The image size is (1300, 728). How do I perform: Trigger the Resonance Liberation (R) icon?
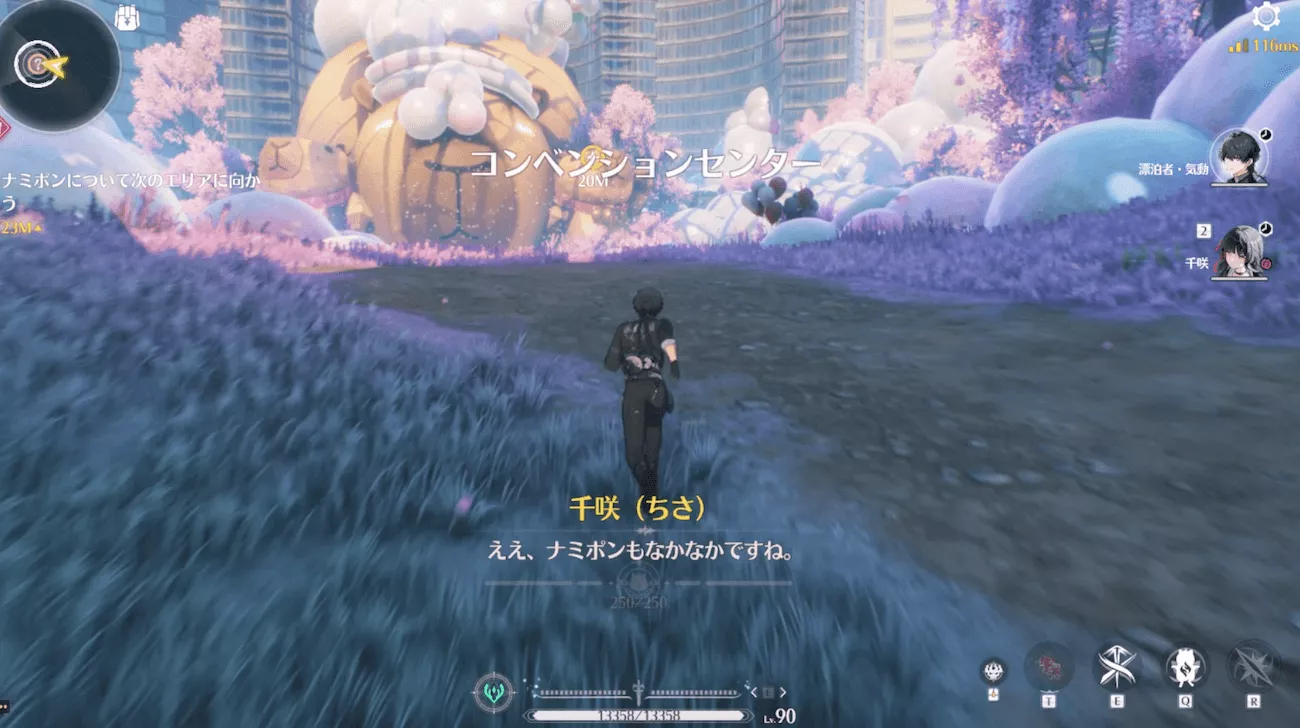pos(1250,667)
